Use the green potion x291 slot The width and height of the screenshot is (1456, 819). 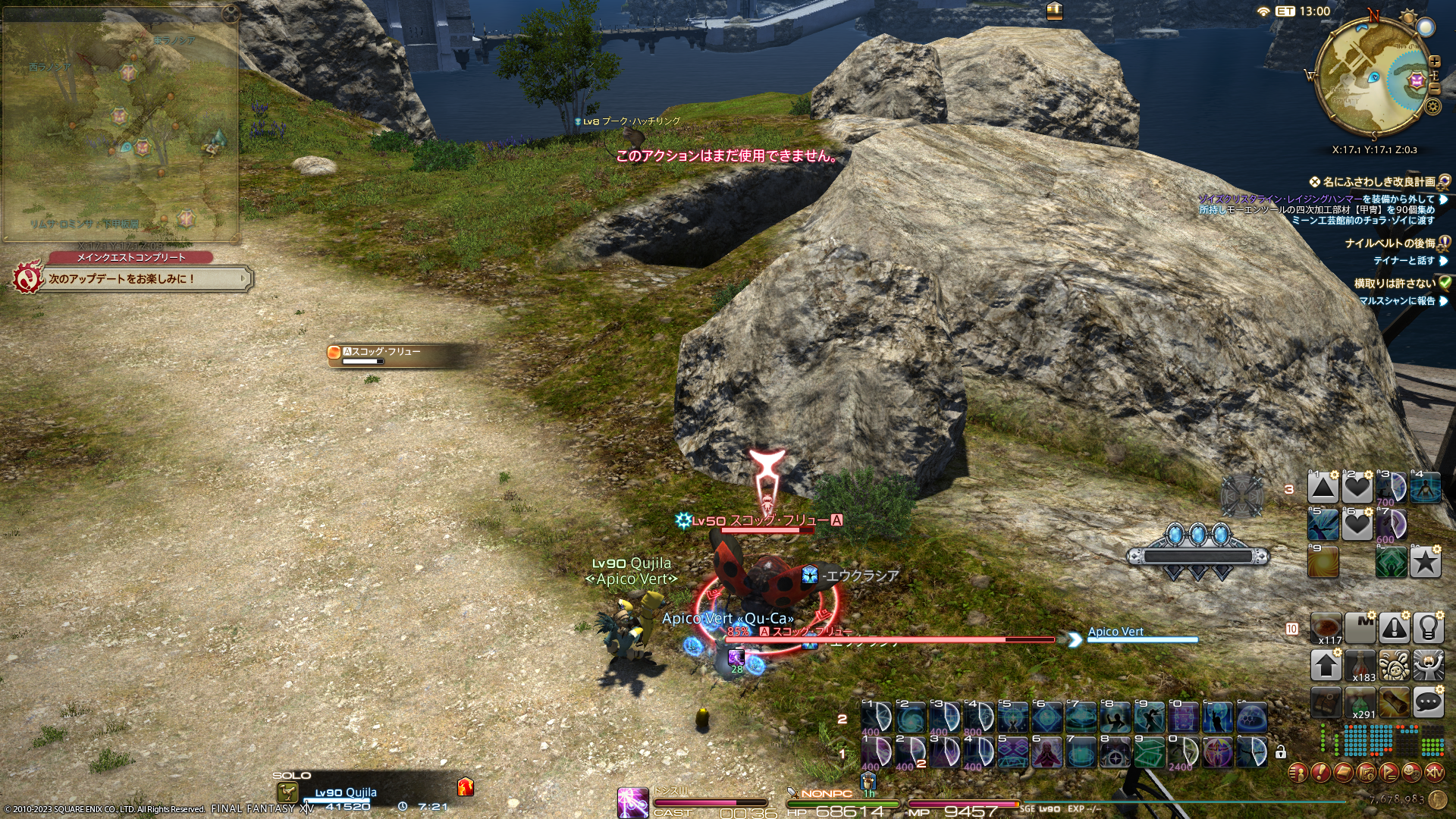point(1360,703)
